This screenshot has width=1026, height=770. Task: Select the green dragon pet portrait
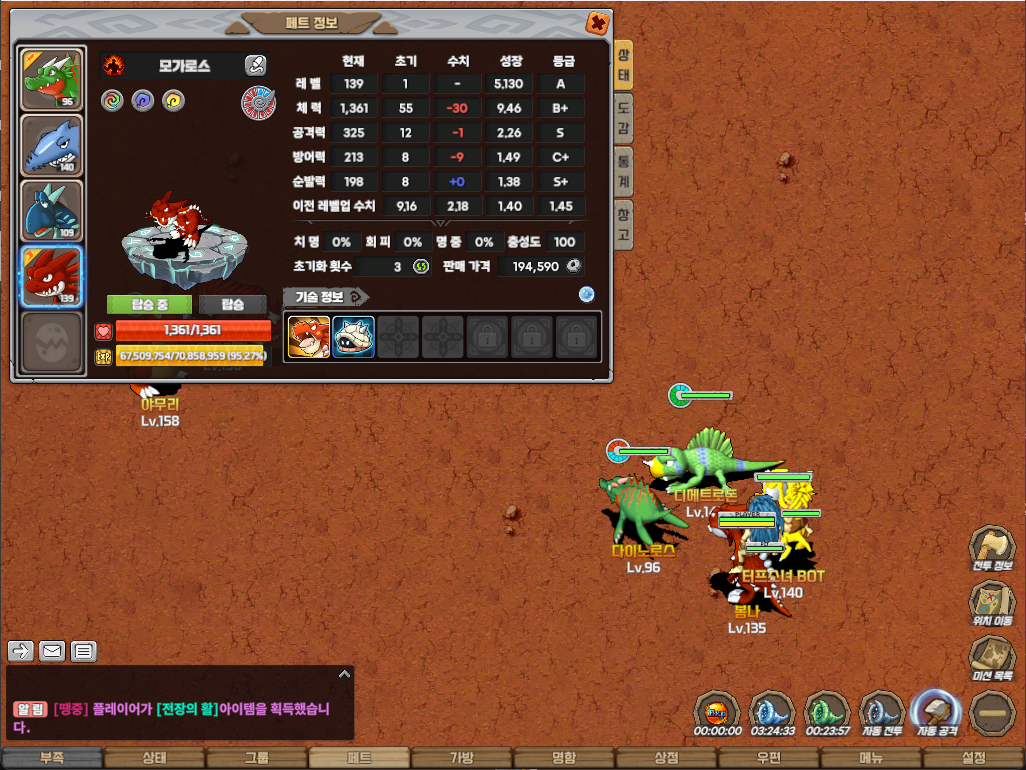tap(51, 80)
